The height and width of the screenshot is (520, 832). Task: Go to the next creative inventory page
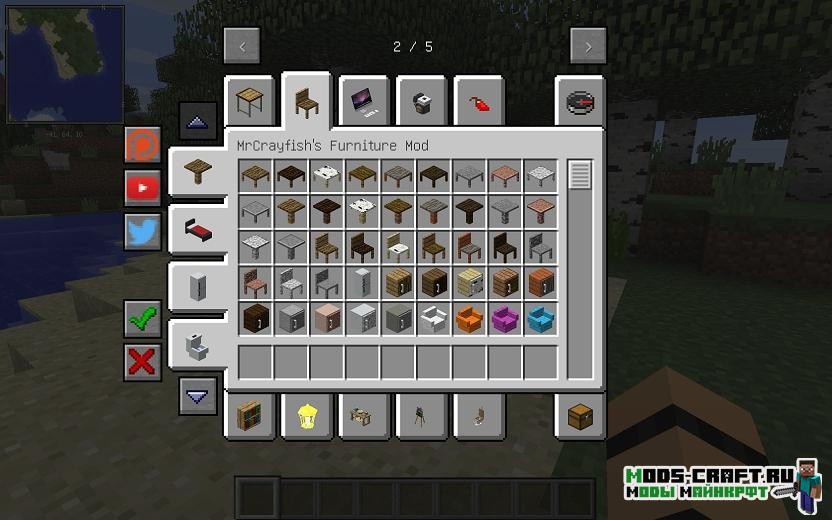click(x=588, y=46)
